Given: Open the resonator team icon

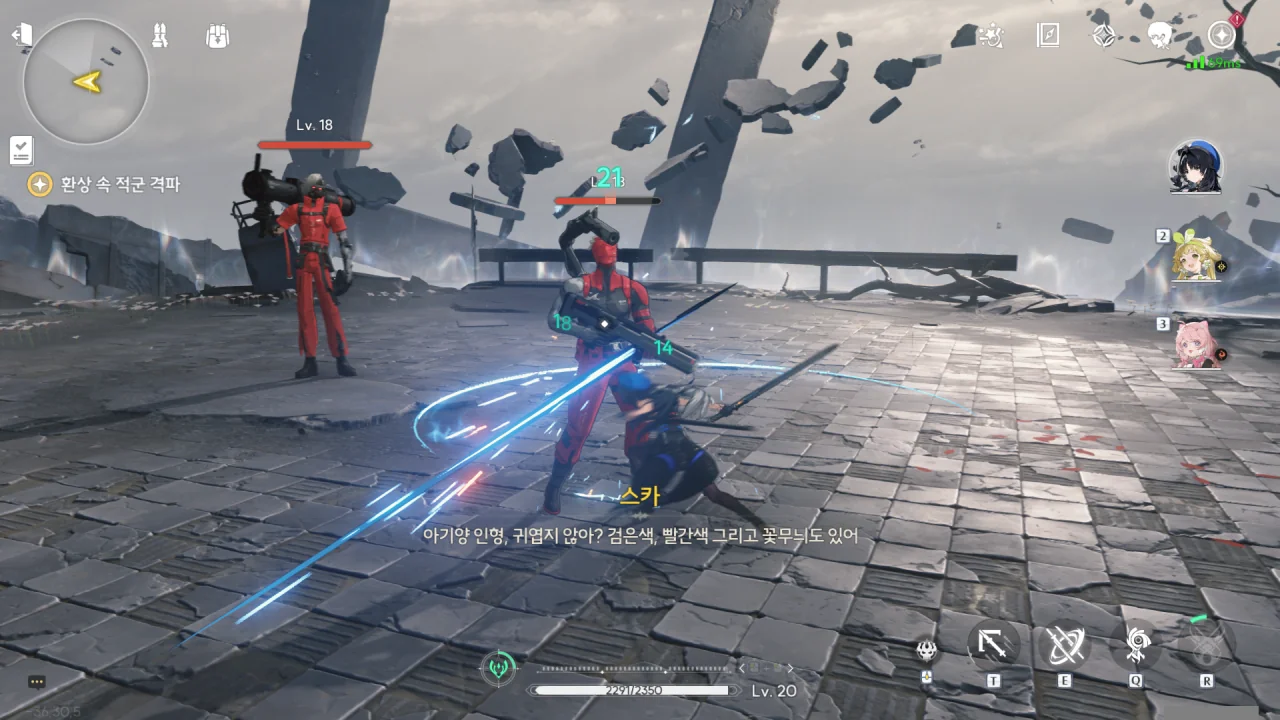Looking at the screenshot, I should [x=160, y=36].
